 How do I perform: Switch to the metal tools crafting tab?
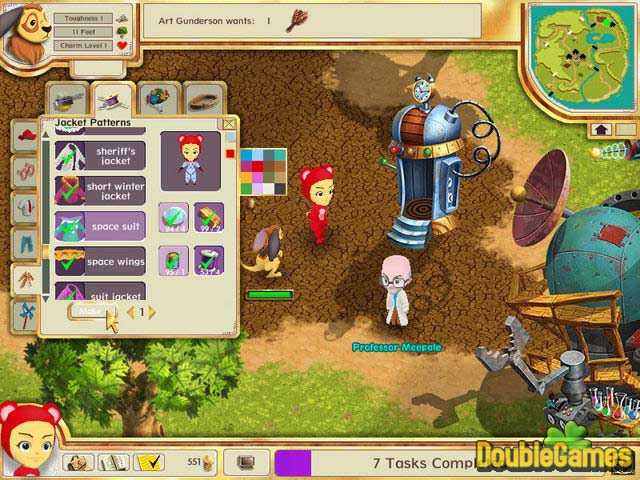click(68, 99)
